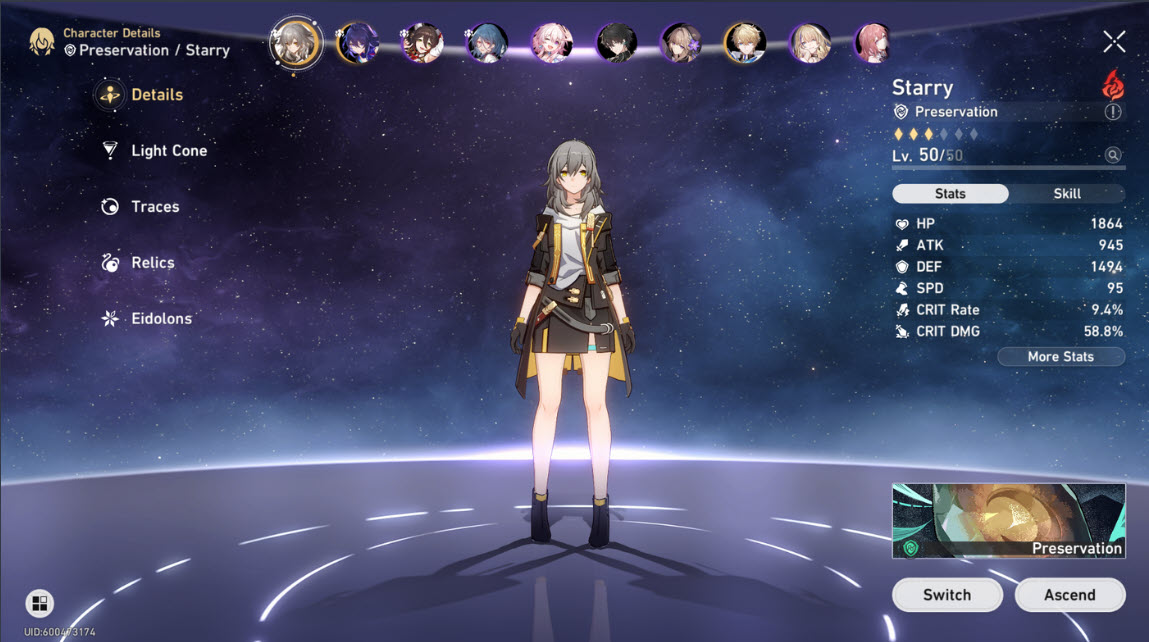Show More Stats
Screen dimensions: 1149x642
[x=1060, y=357]
